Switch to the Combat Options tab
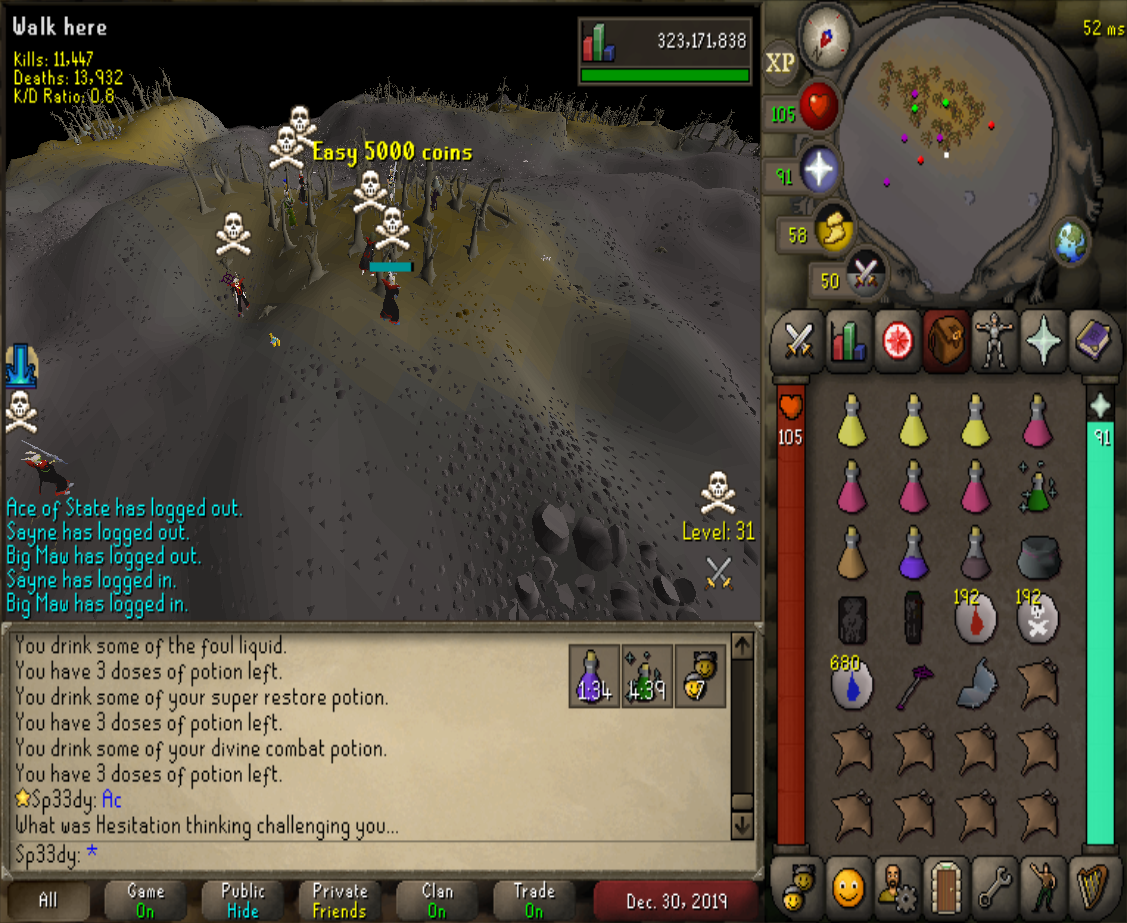This screenshot has width=1127, height=923. point(798,340)
